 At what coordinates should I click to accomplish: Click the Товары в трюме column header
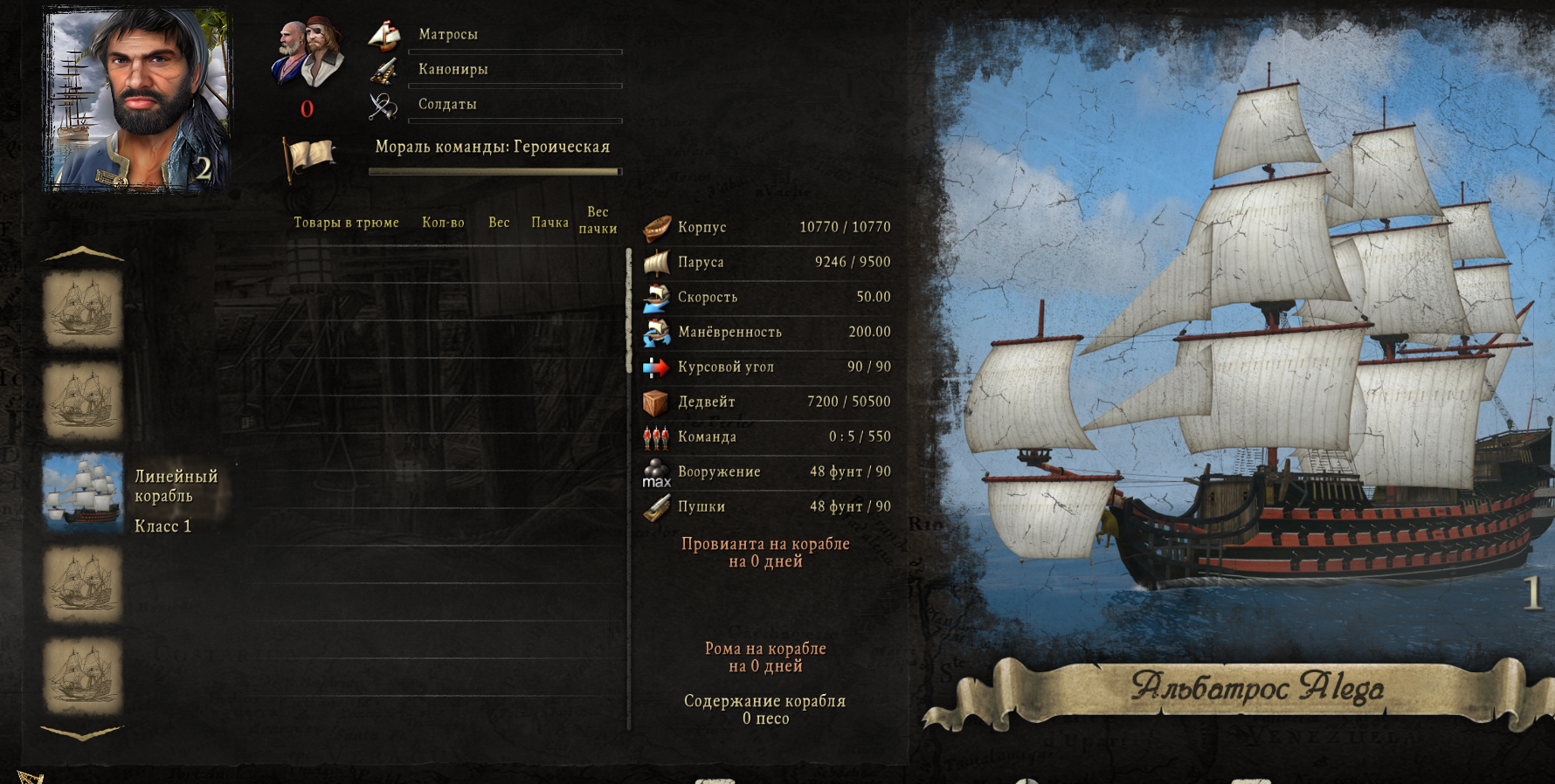point(346,223)
